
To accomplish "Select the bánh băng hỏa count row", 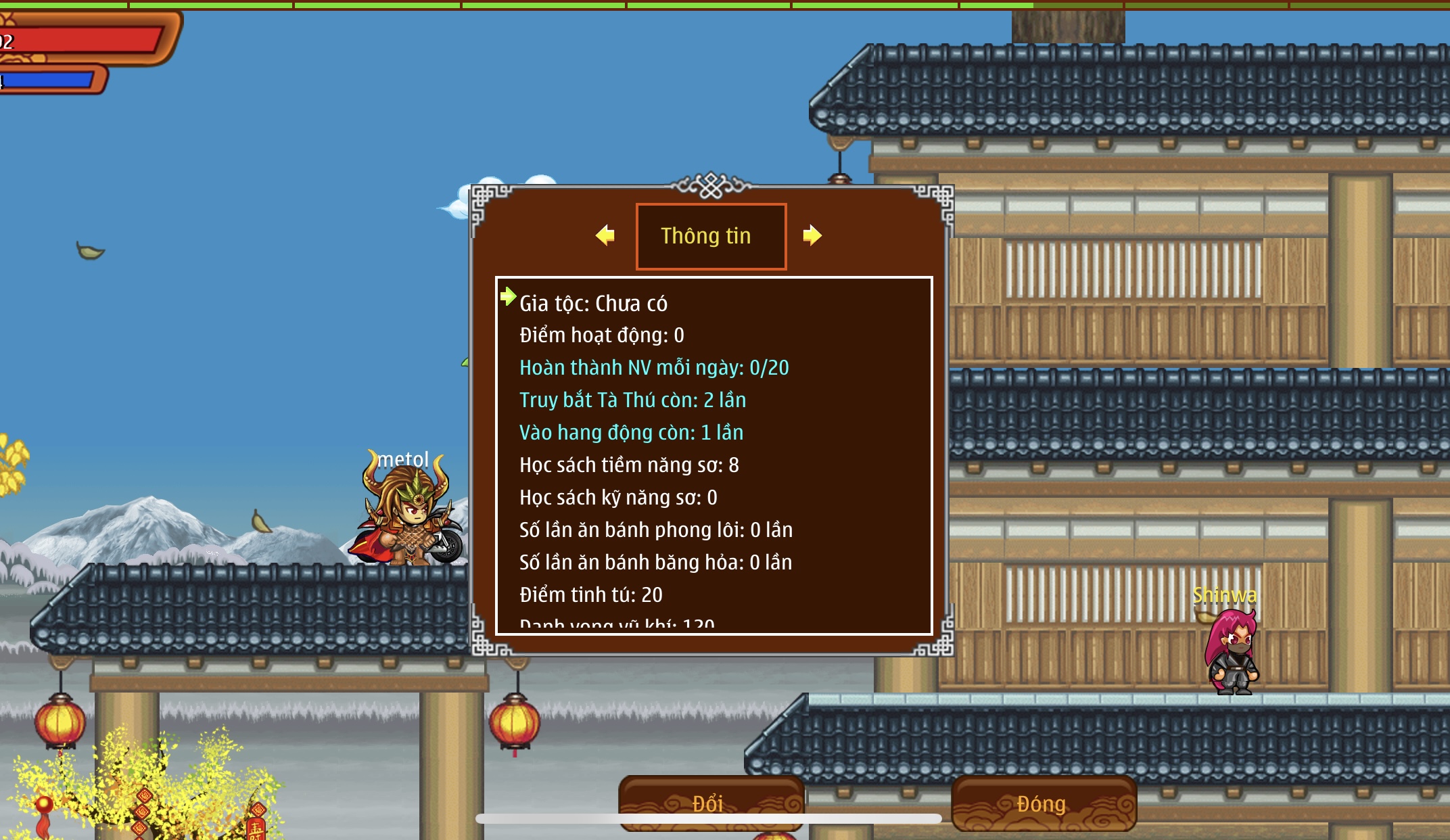I will pyautogui.click(x=655, y=563).
